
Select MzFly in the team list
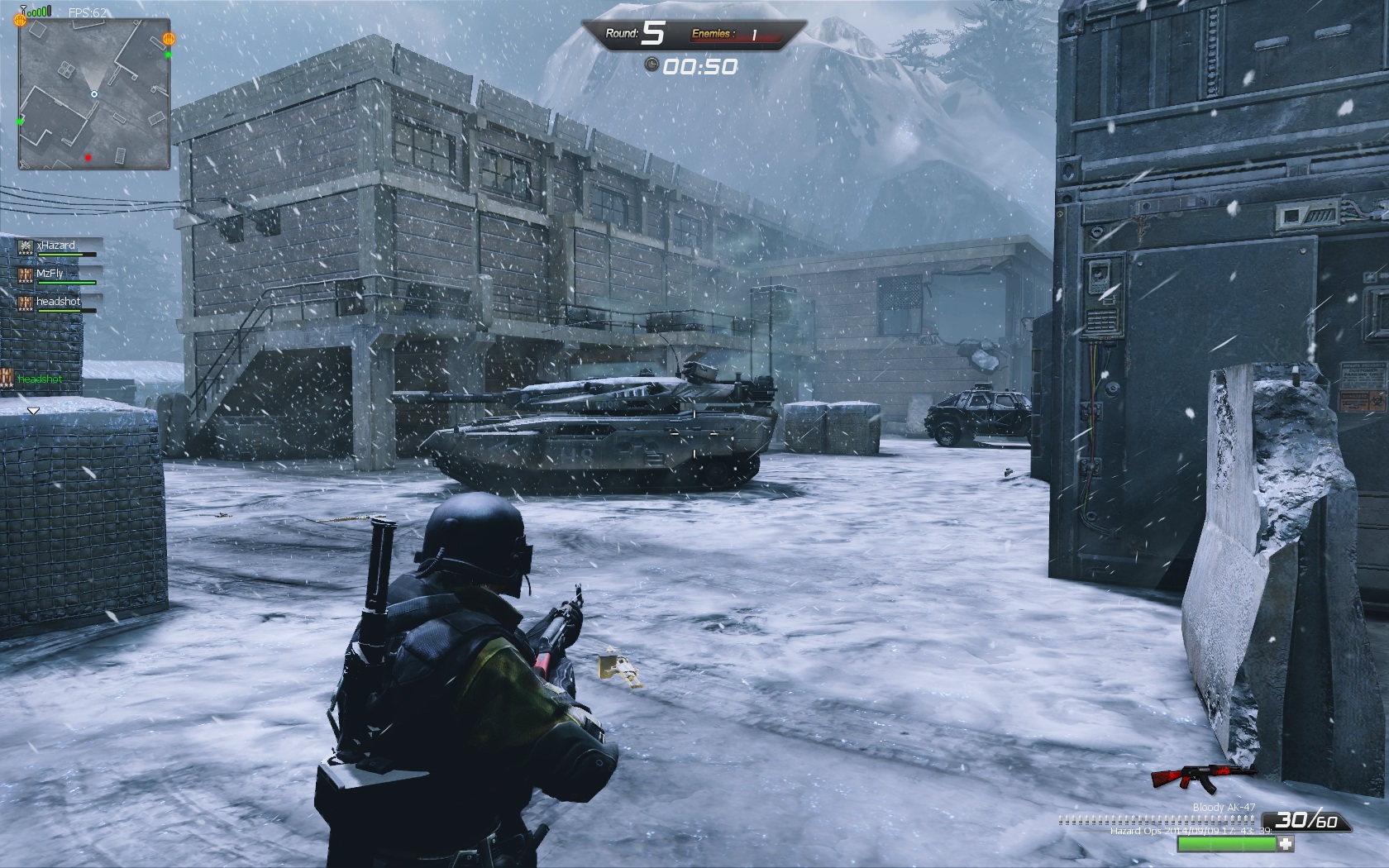pyautogui.click(x=50, y=274)
